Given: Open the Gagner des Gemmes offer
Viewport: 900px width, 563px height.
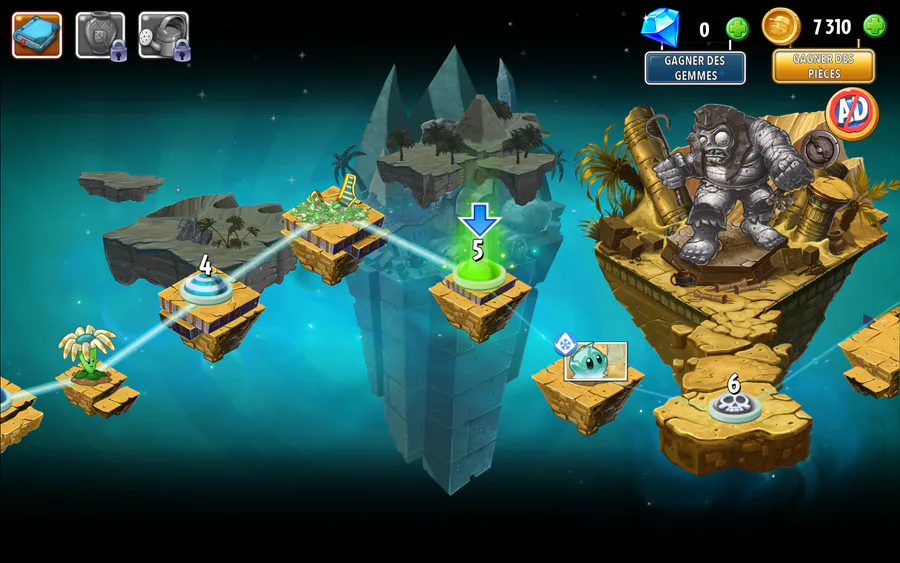Looking at the screenshot, I should pos(695,68).
